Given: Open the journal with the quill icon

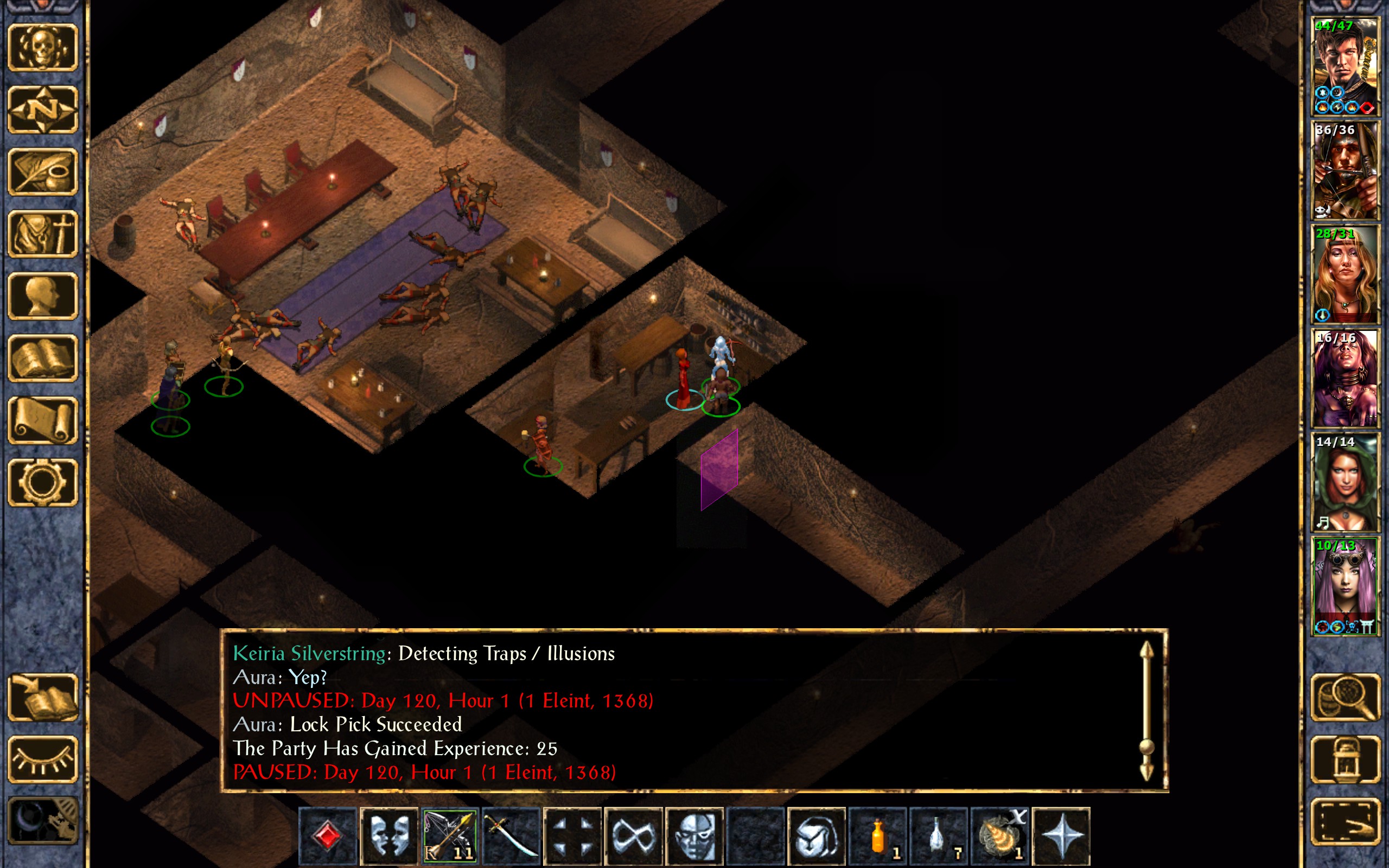Looking at the screenshot, I should 43,171.
